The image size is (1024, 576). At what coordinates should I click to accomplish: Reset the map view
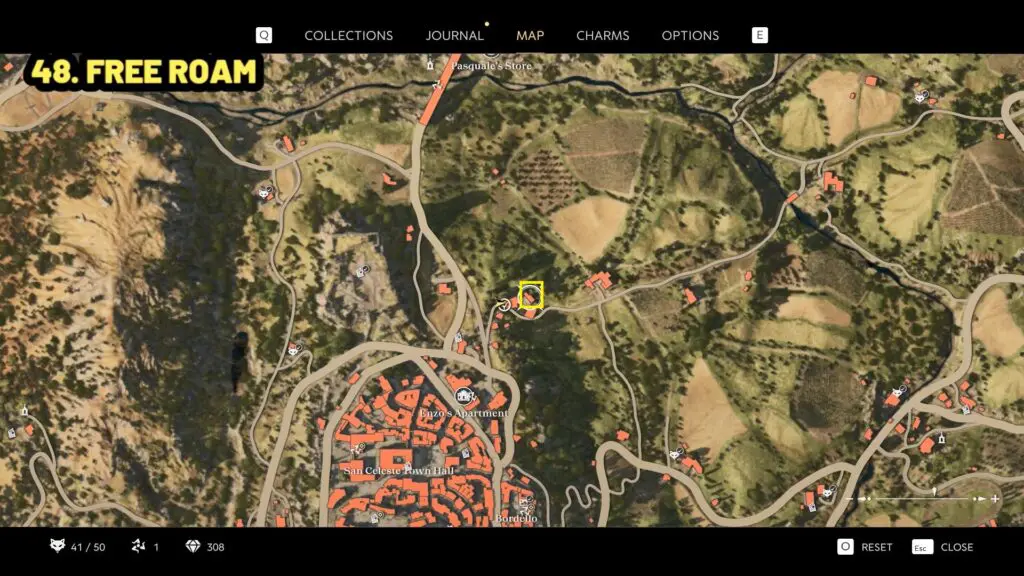(865, 547)
